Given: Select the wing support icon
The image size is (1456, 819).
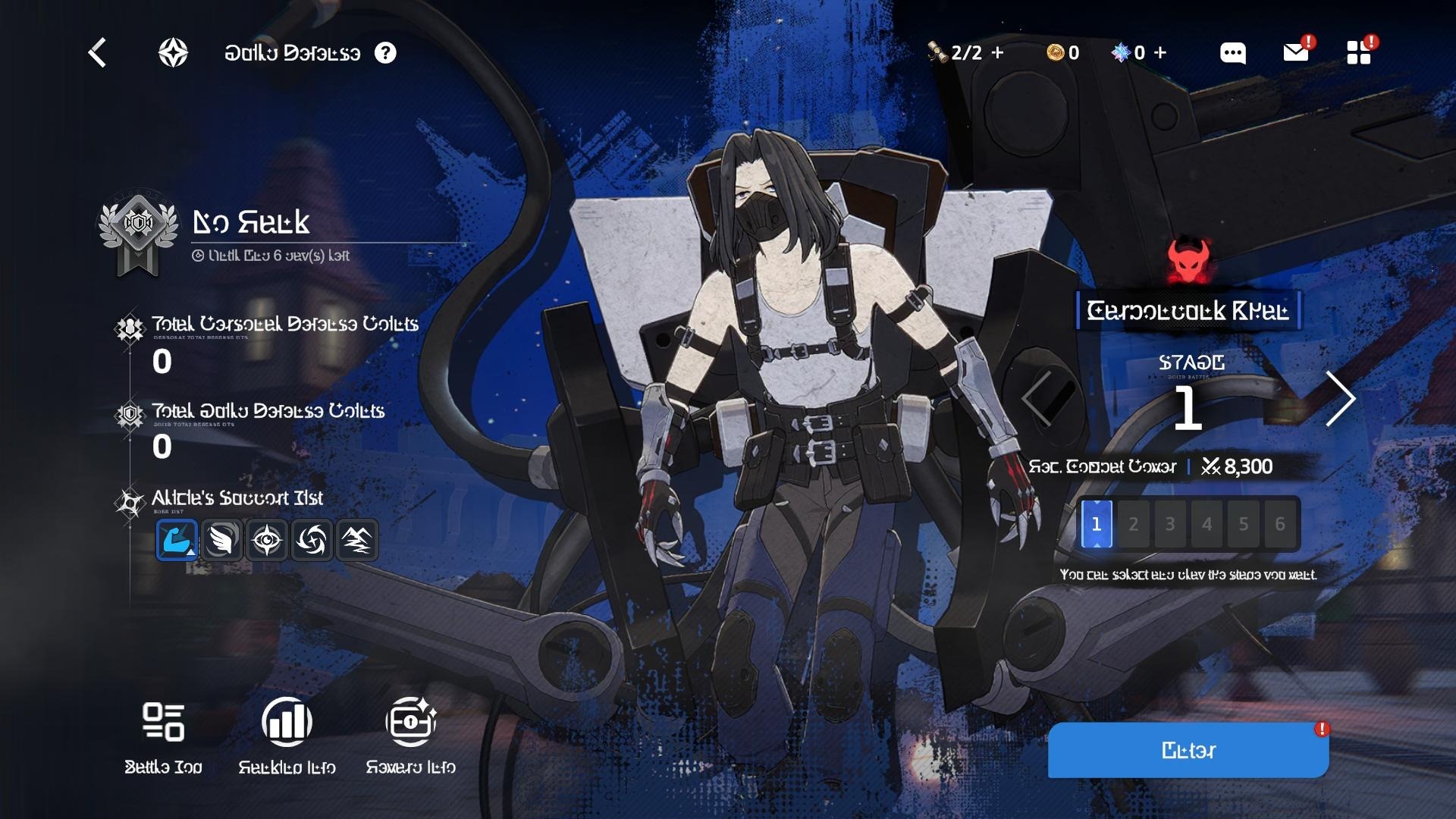Looking at the screenshot, I should tap(221, 540).
